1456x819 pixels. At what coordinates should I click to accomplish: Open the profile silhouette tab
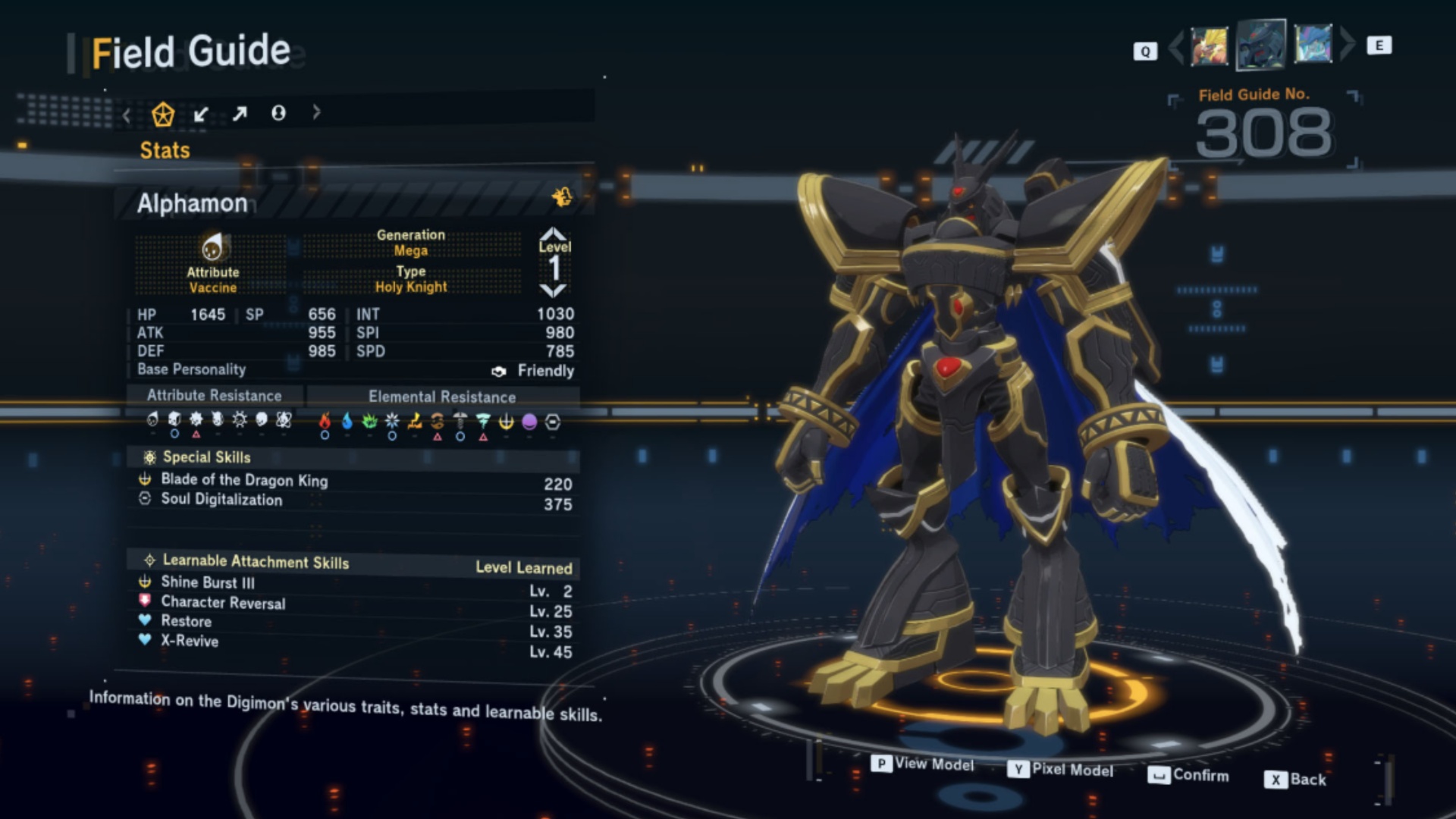click(x=278, y=113)
